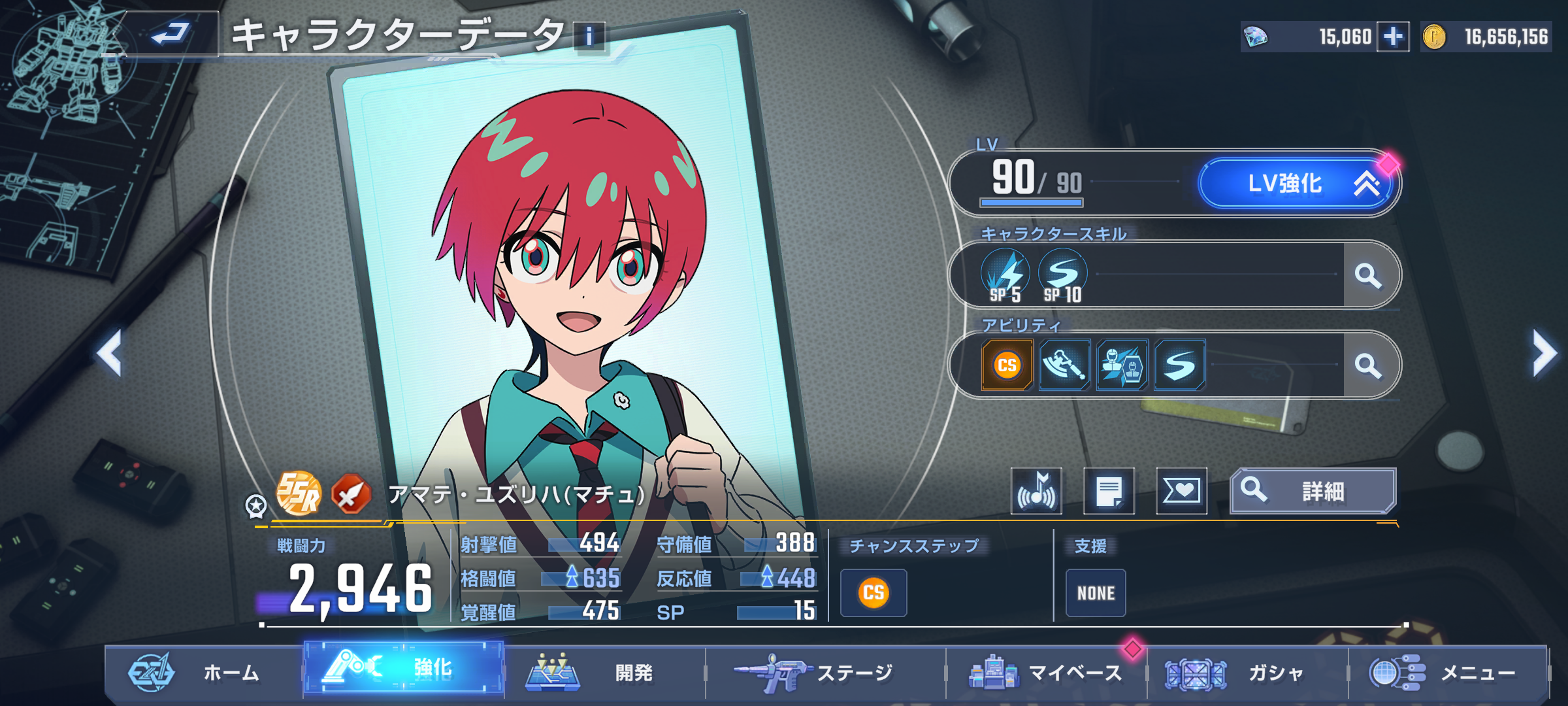
Task: Open the heart letter icon
Action: [x=1181, y=491]
